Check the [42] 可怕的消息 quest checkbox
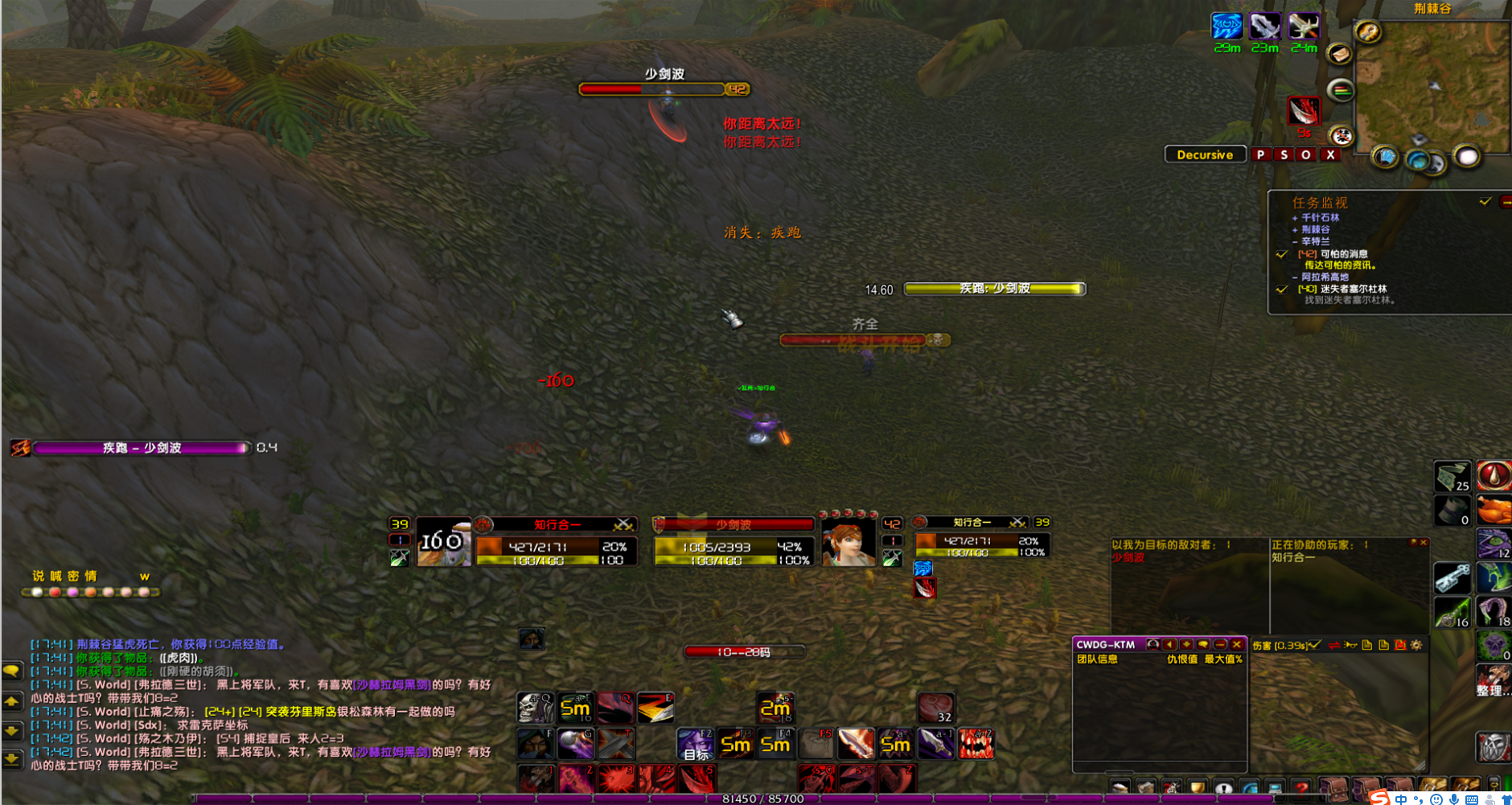The height and width of the screenshot is (805, 1512). pyautogui.click(x=1281, y=254)
